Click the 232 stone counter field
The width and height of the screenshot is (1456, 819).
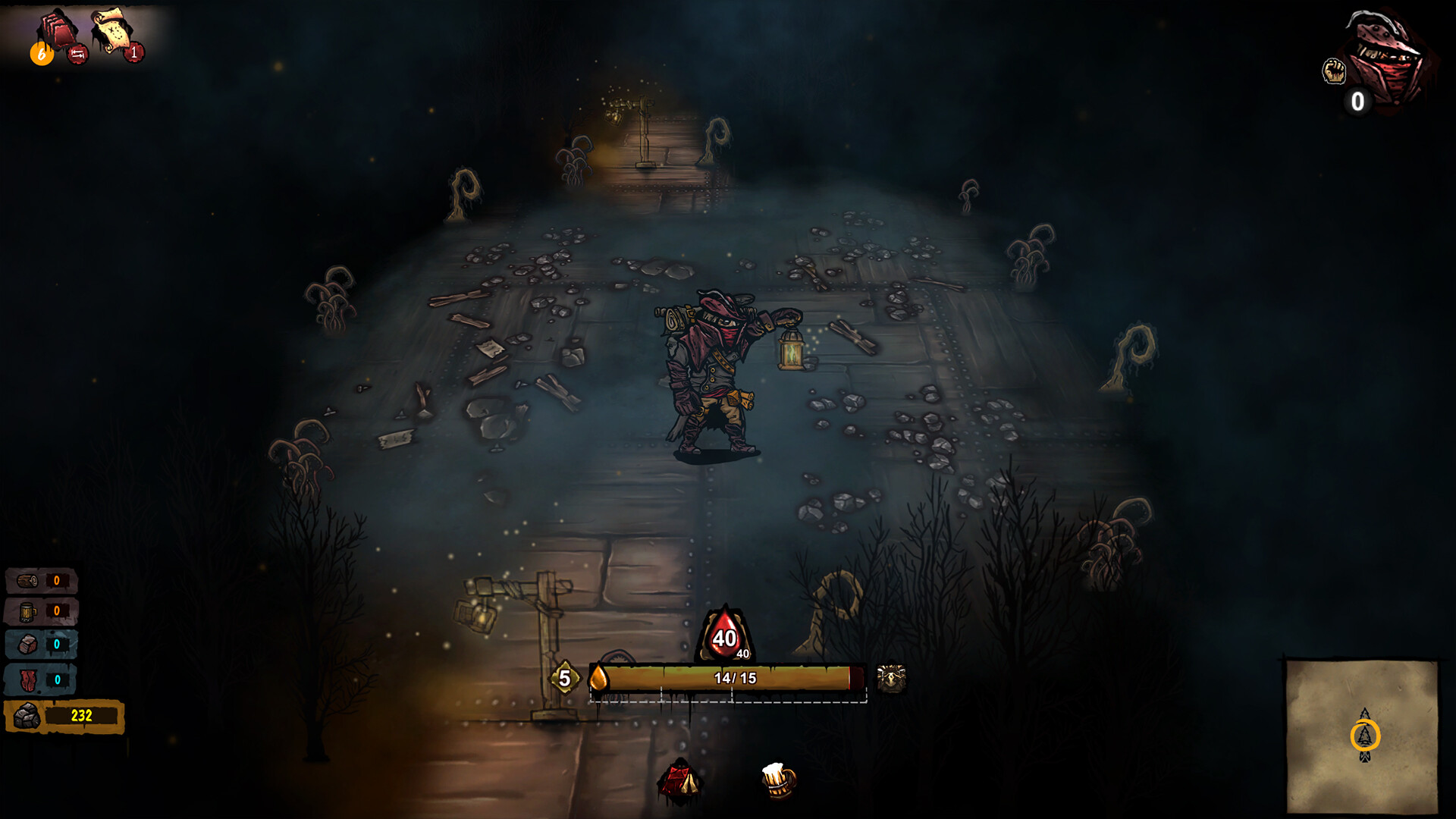pyautogui.click(x=82, y=714)
